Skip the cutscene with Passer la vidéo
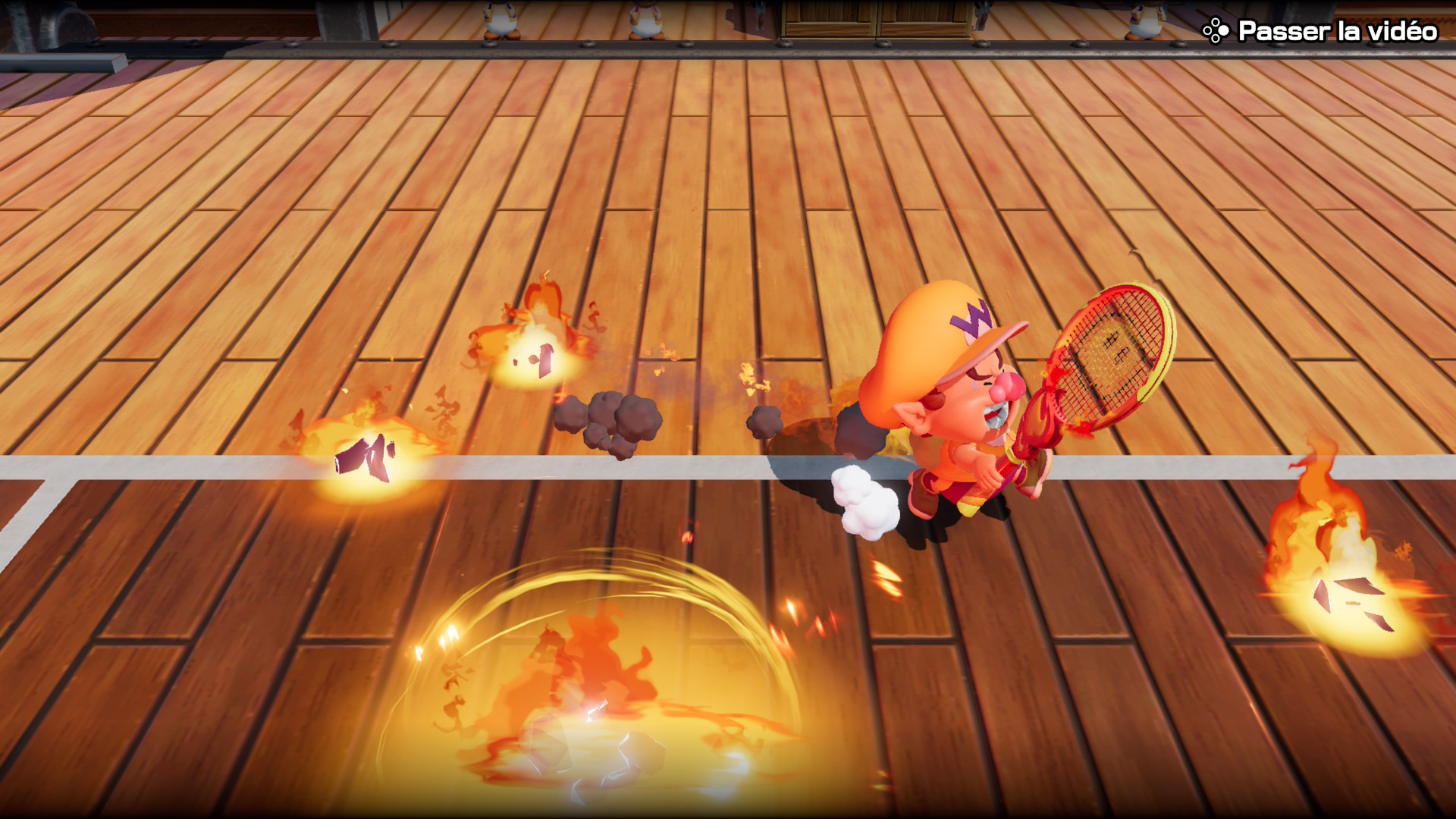 tap(1320, 31)
